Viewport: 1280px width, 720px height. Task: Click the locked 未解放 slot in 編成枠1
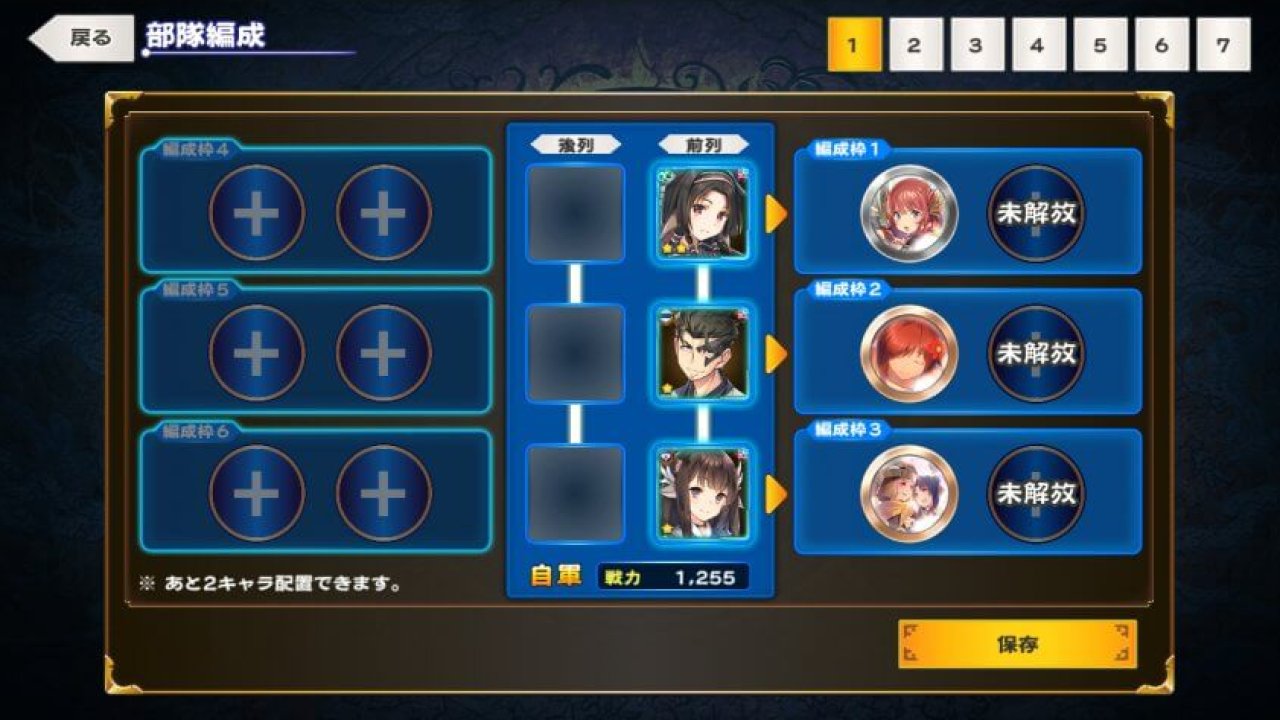tap(1036, 213)
